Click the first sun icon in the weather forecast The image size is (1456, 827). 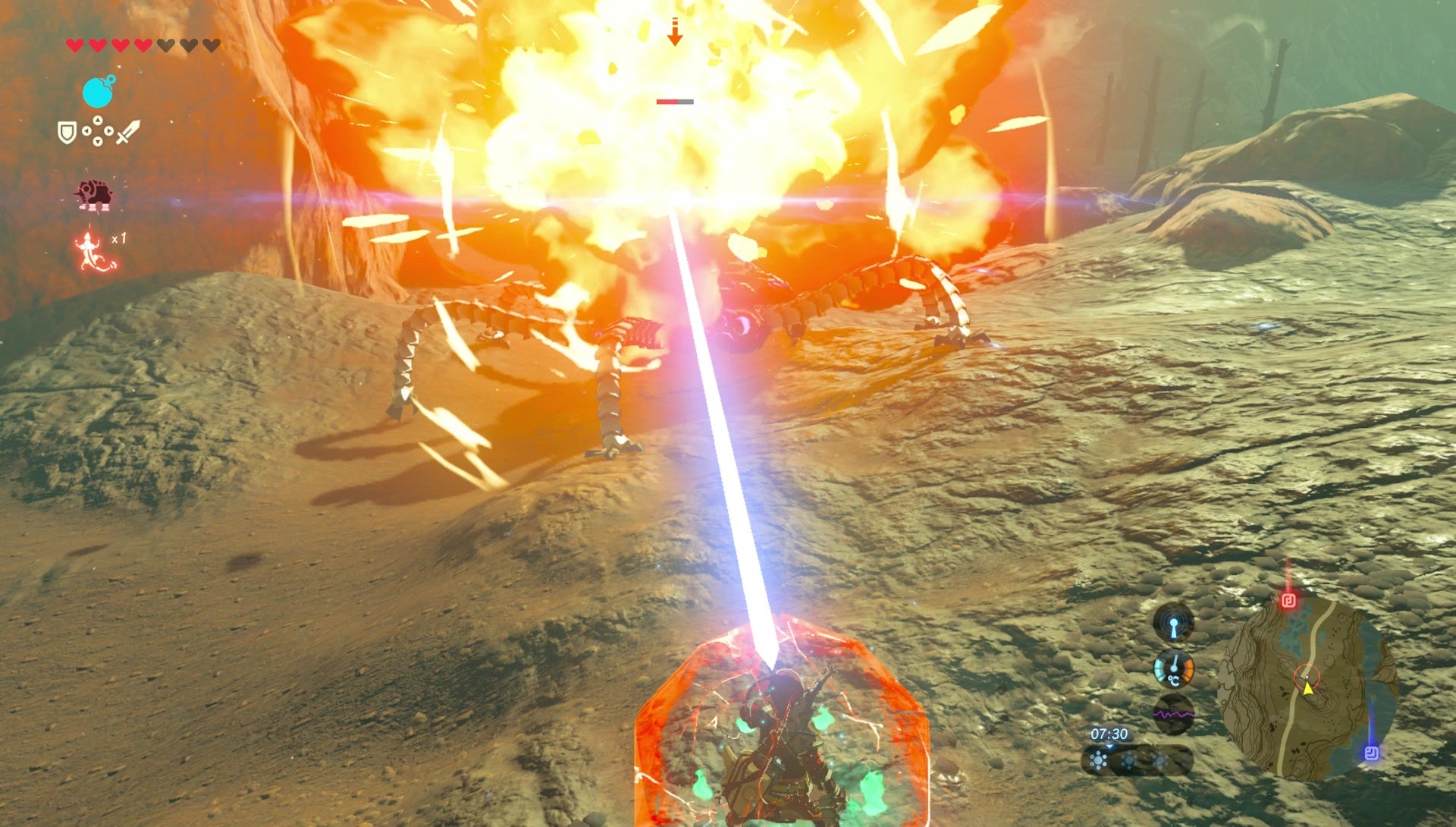tap(1099, 760)
